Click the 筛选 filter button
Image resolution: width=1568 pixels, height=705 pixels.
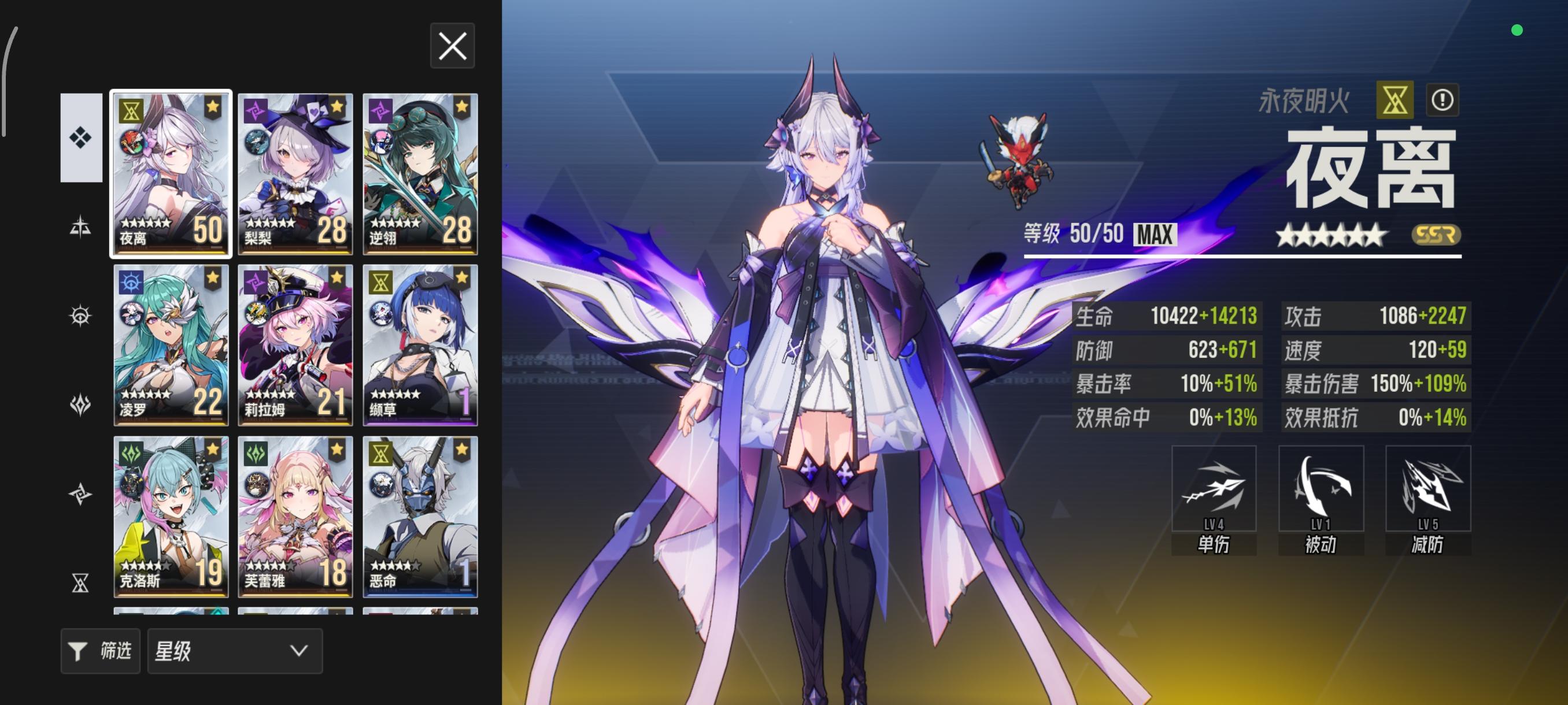coord(101,651)
